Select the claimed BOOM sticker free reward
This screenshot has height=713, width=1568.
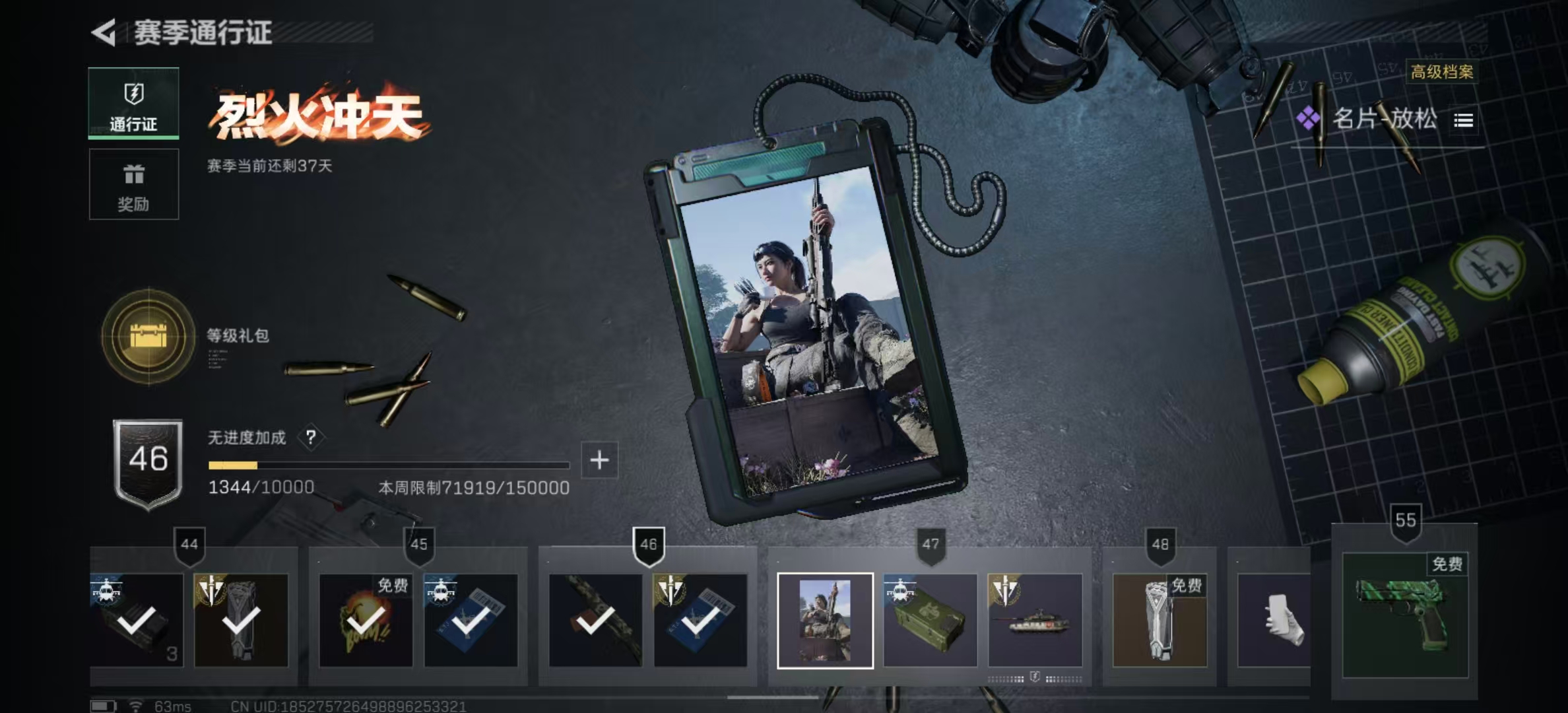coord(366,621)
